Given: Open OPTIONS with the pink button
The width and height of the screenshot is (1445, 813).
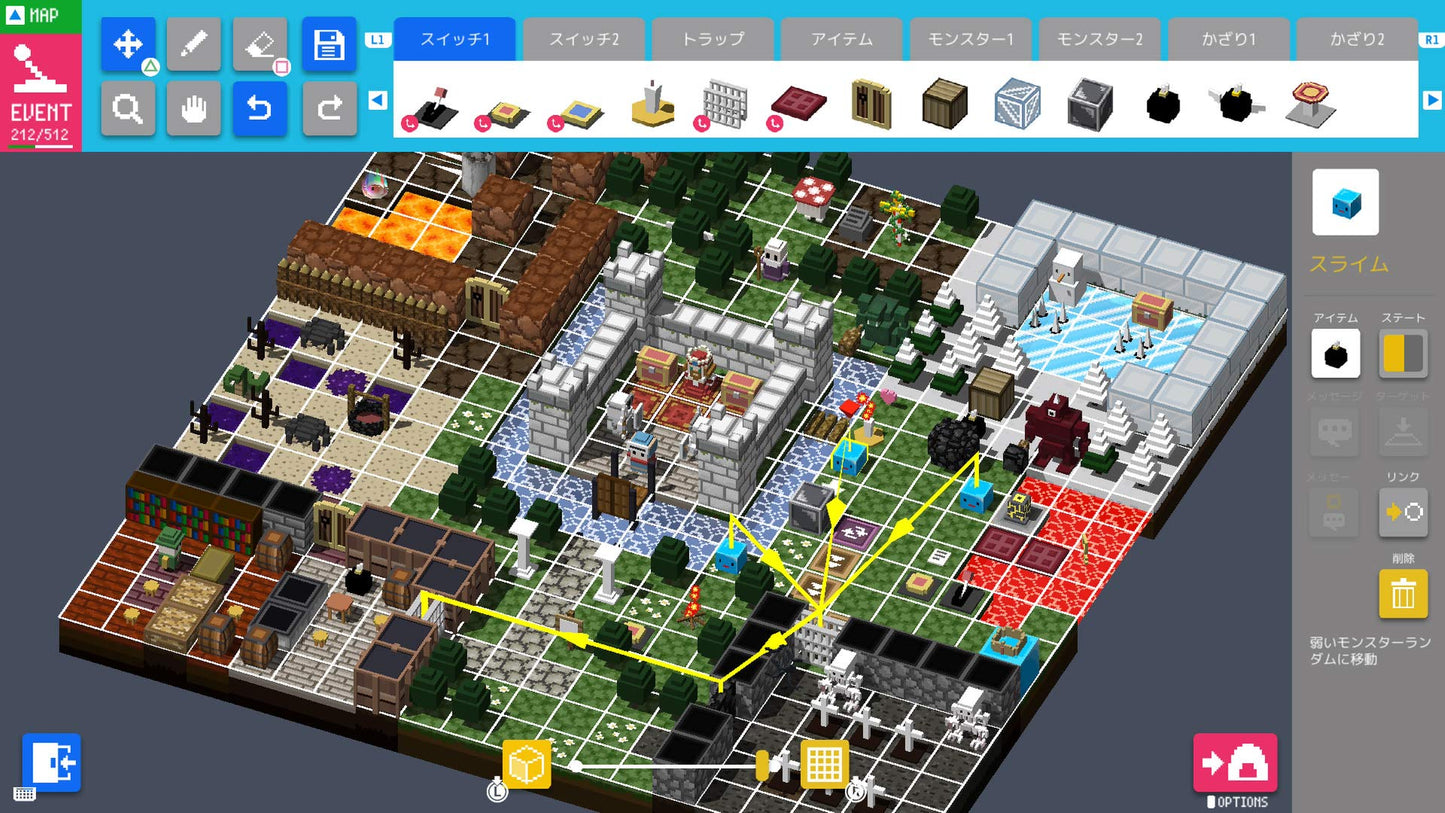Looking at the screenshot, I should coord(1237,763).
